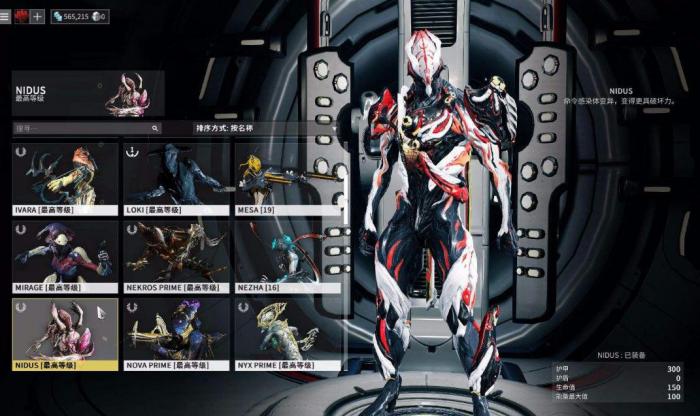Click the highlighted Nidus tile
Image resolution: width=700 pixels, height=416 pixels.
click(x=65, y=333)
